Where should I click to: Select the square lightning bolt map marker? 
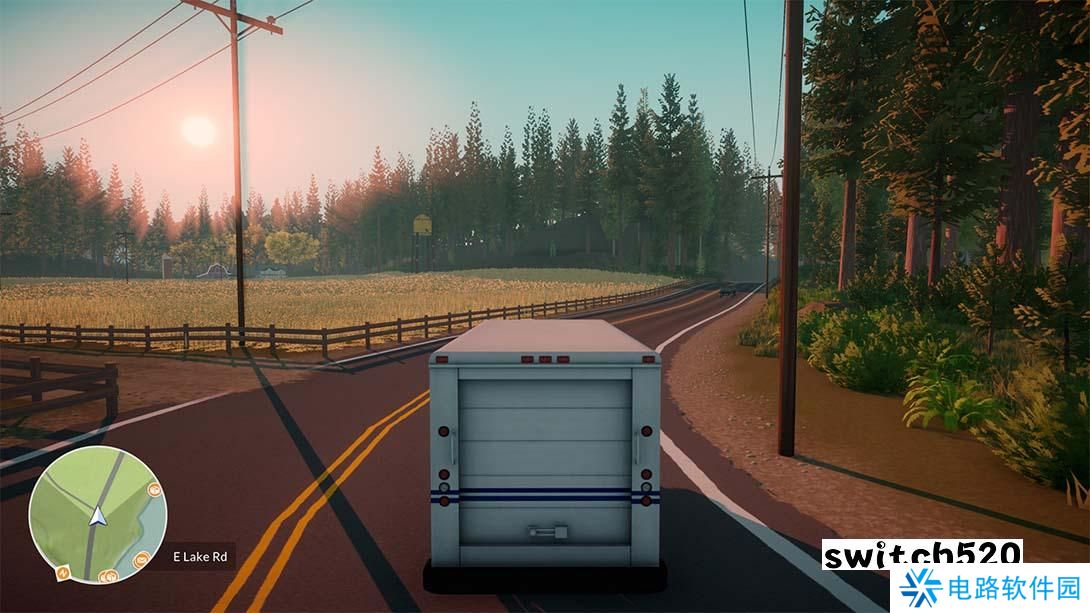(64, 573)
